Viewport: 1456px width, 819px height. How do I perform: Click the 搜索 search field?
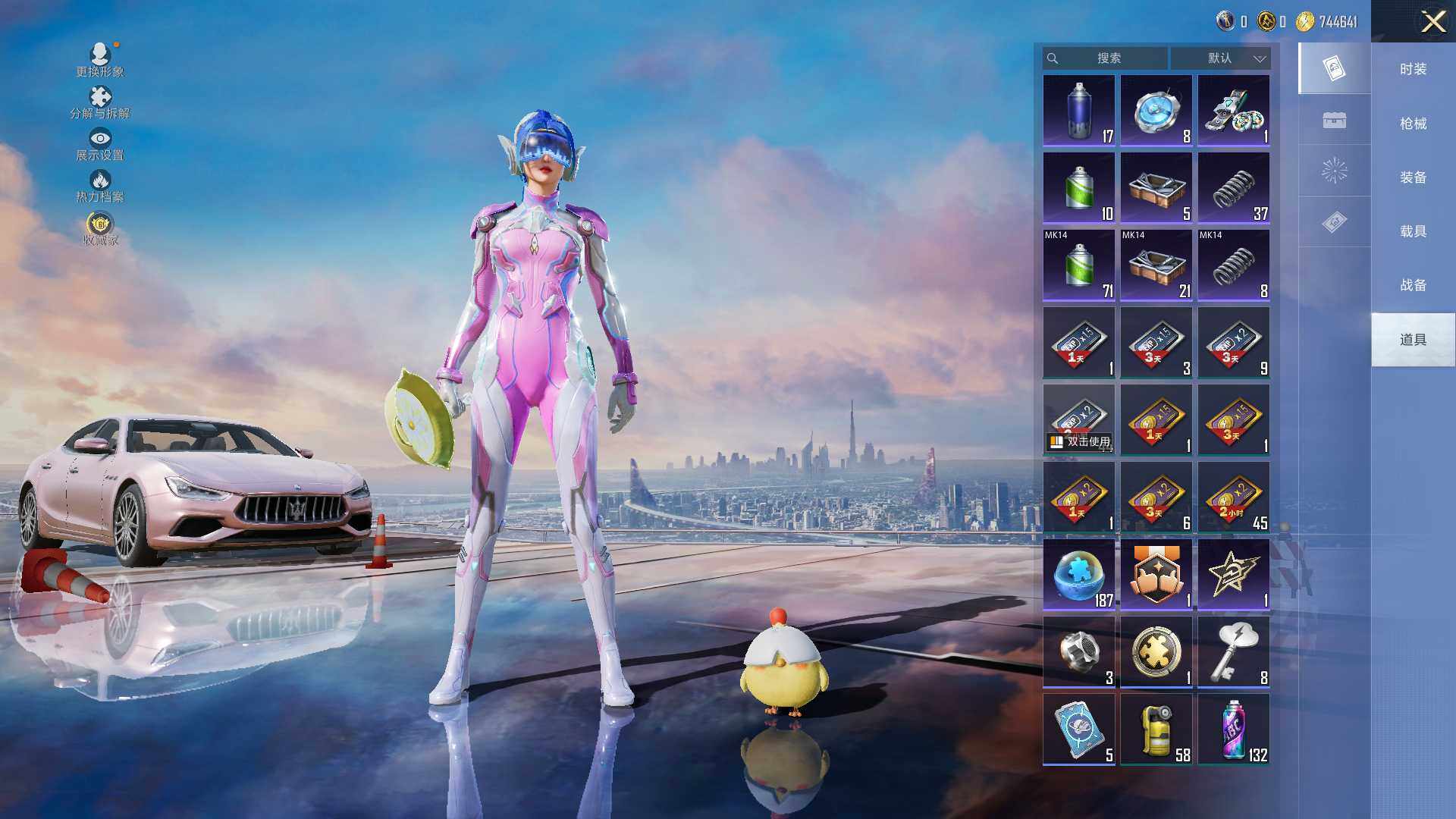(1106, 58)
